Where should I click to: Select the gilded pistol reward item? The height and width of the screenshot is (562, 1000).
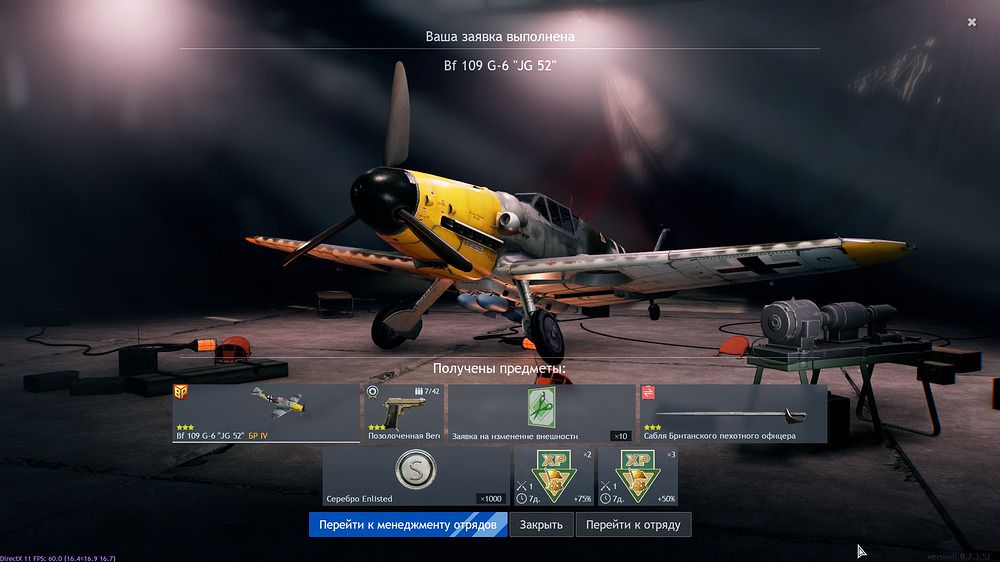tap(403, 413)
